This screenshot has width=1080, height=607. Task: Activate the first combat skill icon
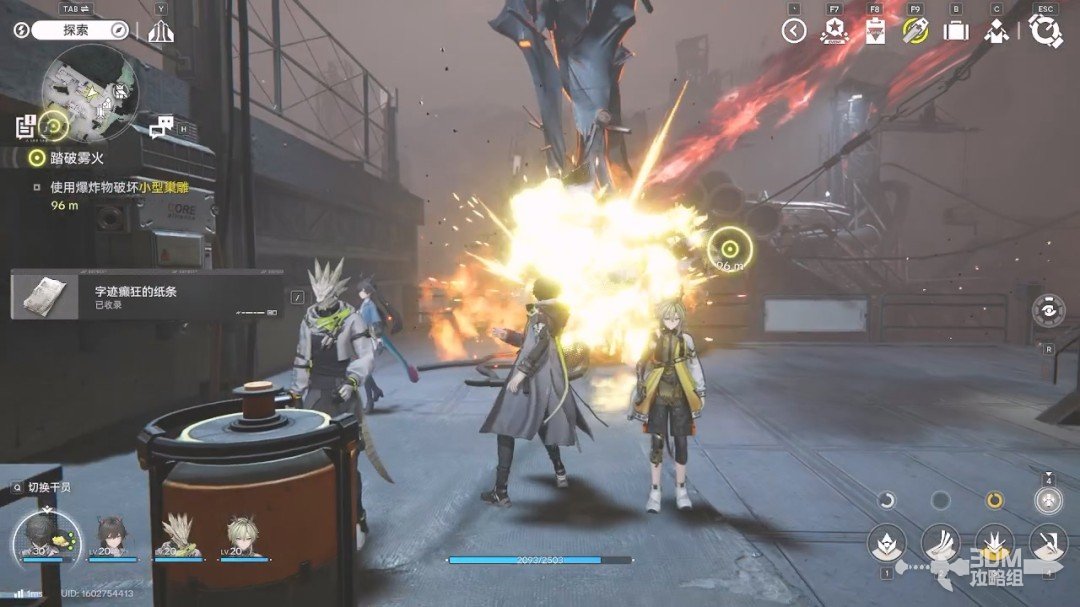(x=886, y=542)
